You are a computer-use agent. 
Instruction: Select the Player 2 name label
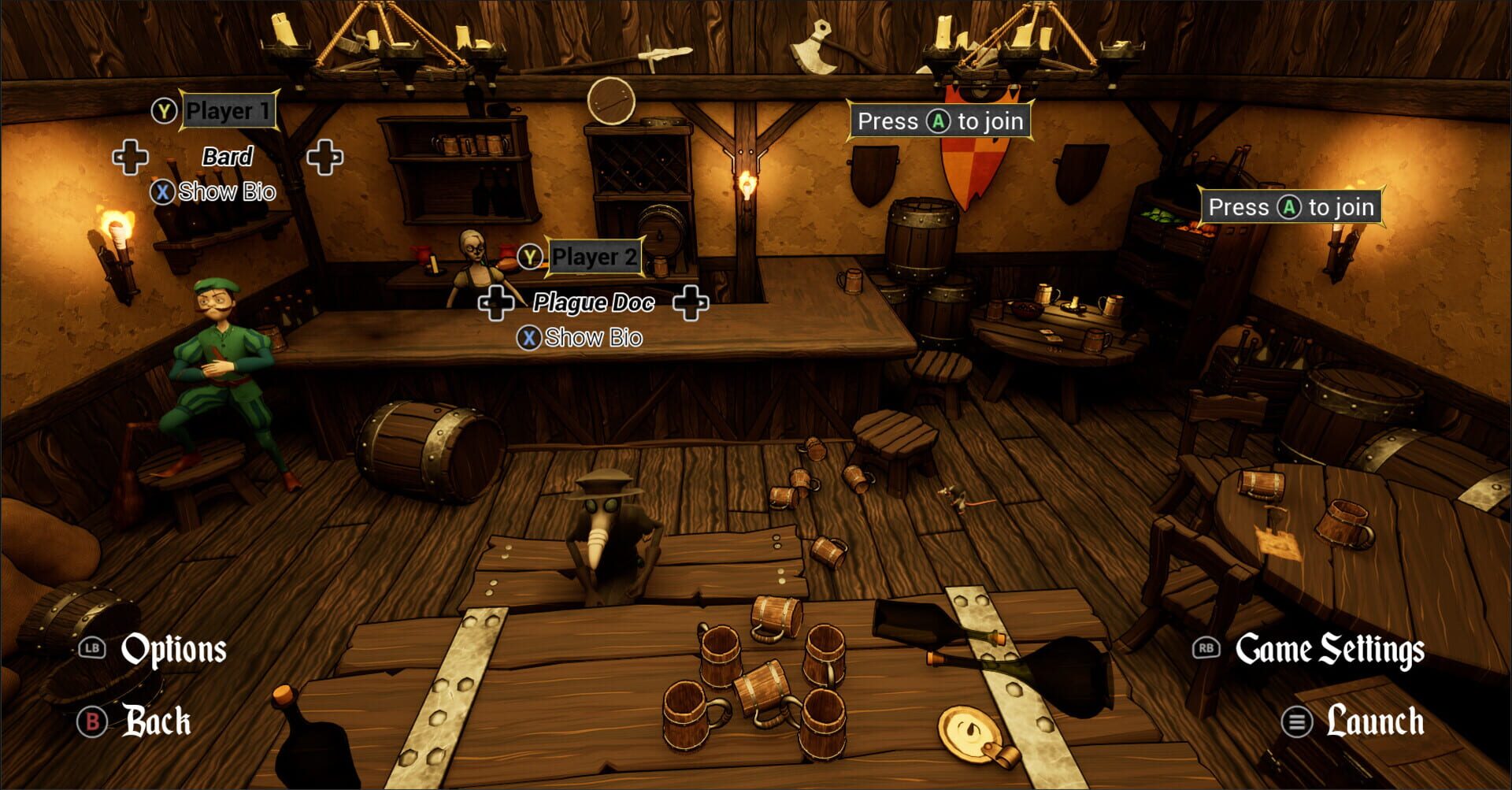tap(597, 257)
